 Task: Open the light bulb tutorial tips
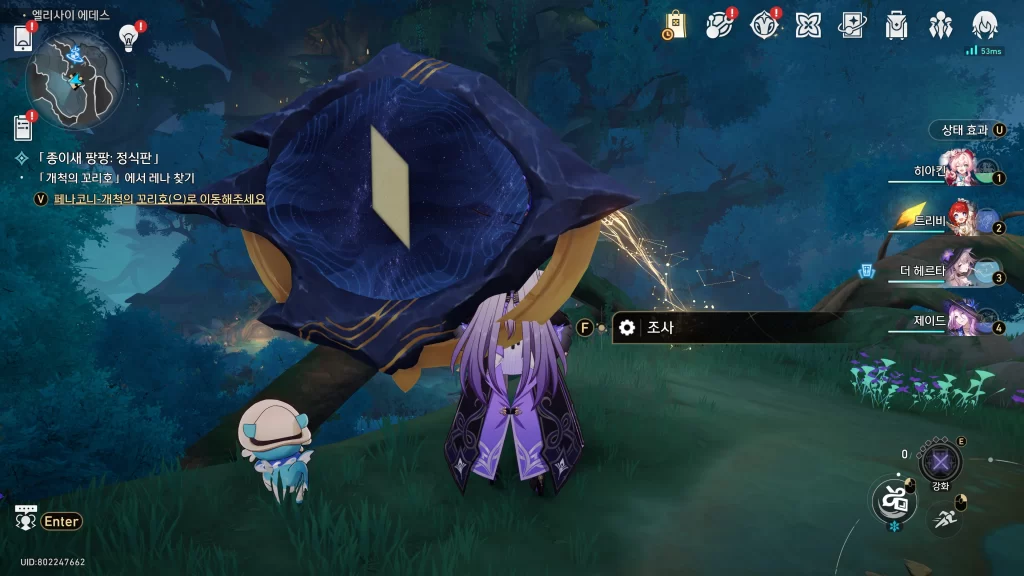point(128,38)
